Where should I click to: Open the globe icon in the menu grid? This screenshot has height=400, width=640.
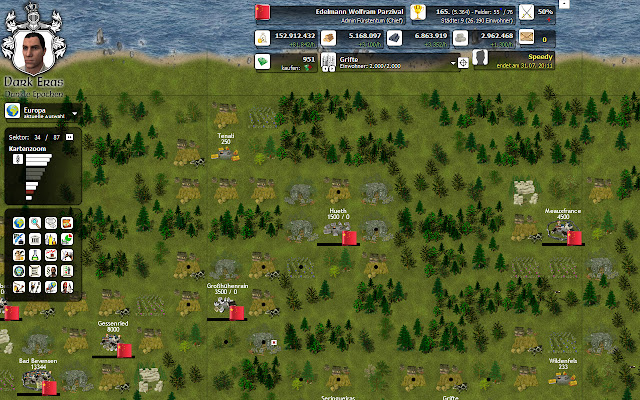(21, 222)
